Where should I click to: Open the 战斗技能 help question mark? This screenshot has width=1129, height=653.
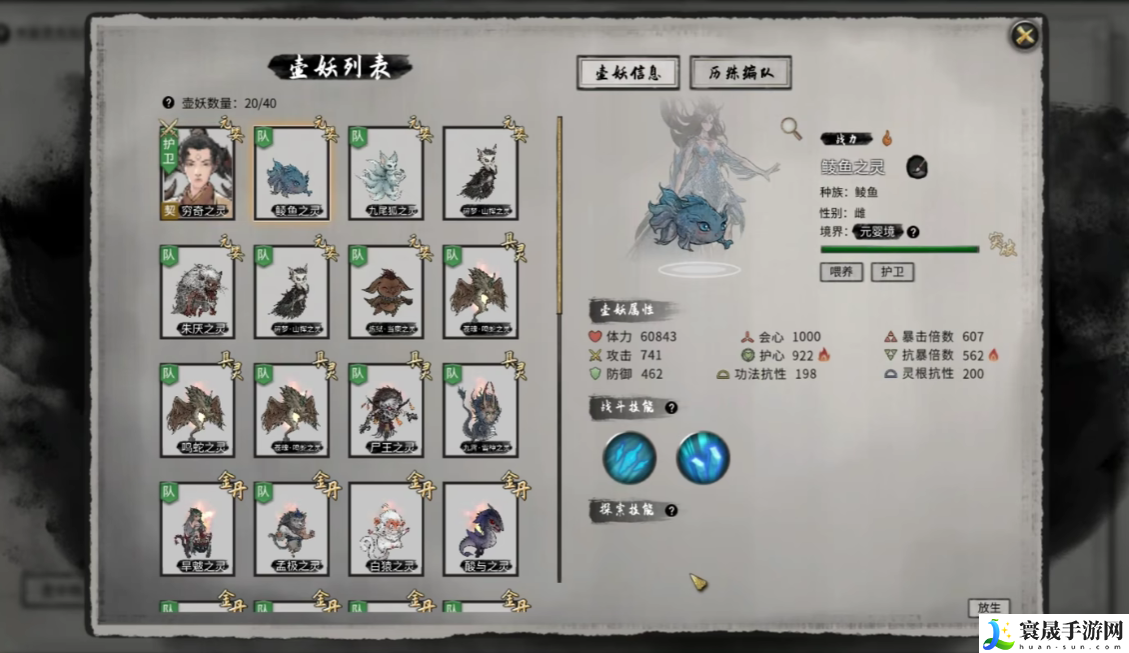(x=671, y=408)
